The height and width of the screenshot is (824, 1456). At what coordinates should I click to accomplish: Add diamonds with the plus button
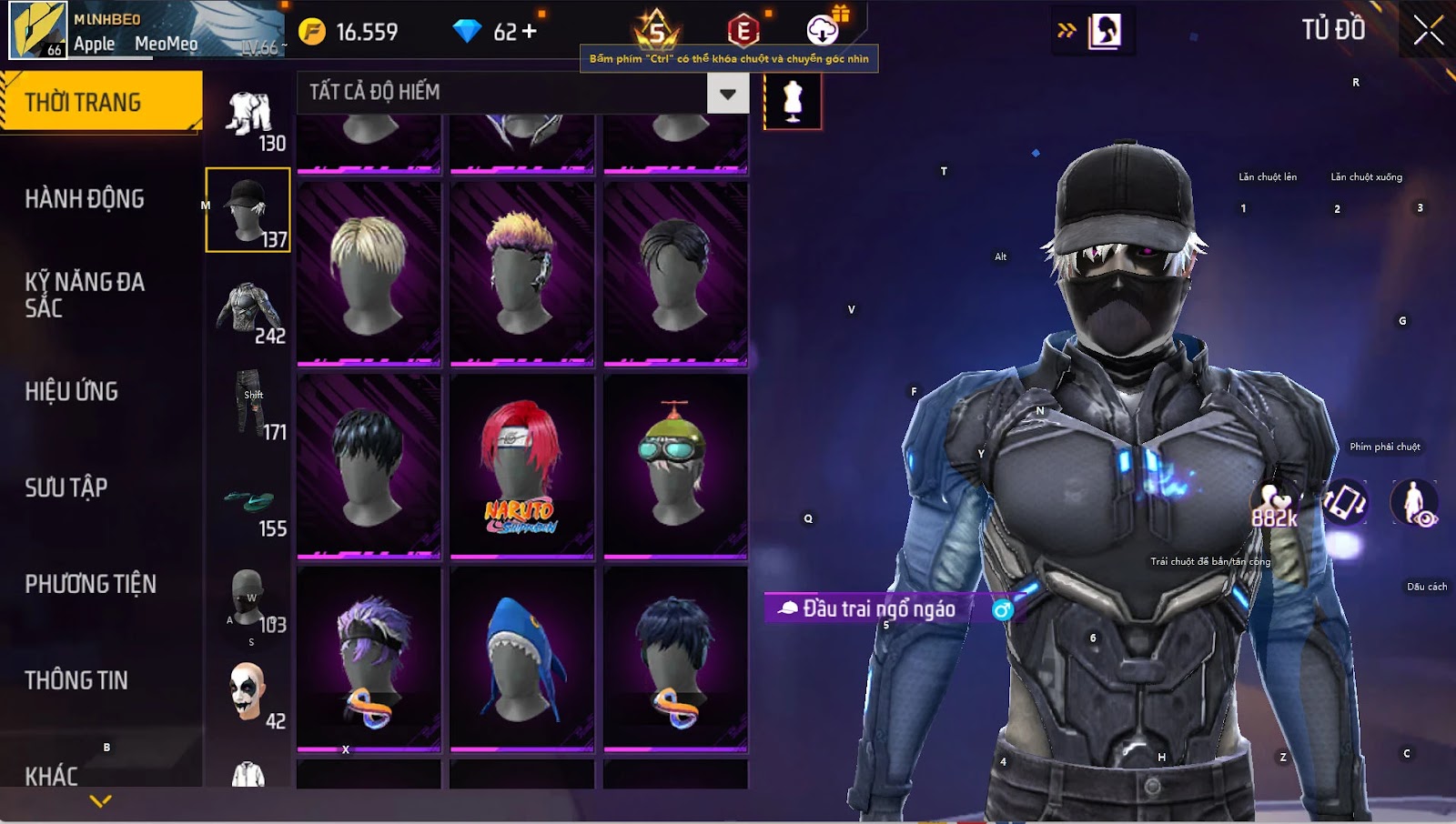(x=529, y=32)
